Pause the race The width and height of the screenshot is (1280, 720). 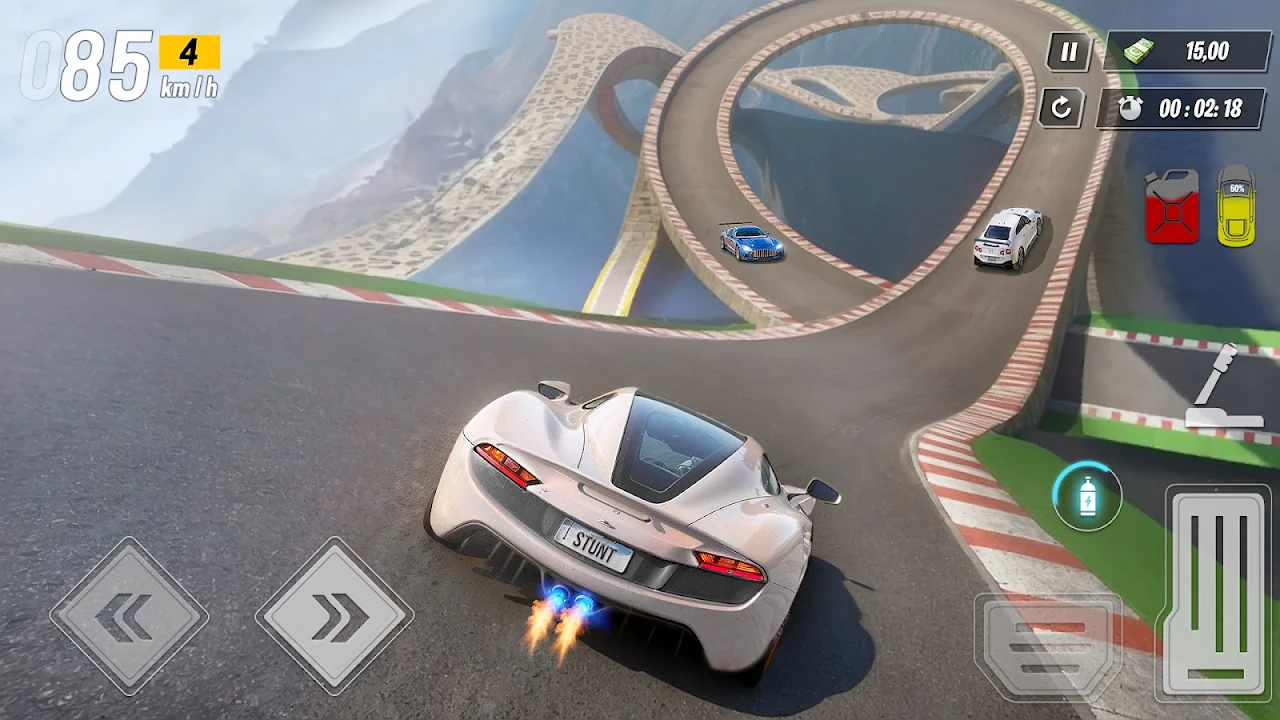1069,52
